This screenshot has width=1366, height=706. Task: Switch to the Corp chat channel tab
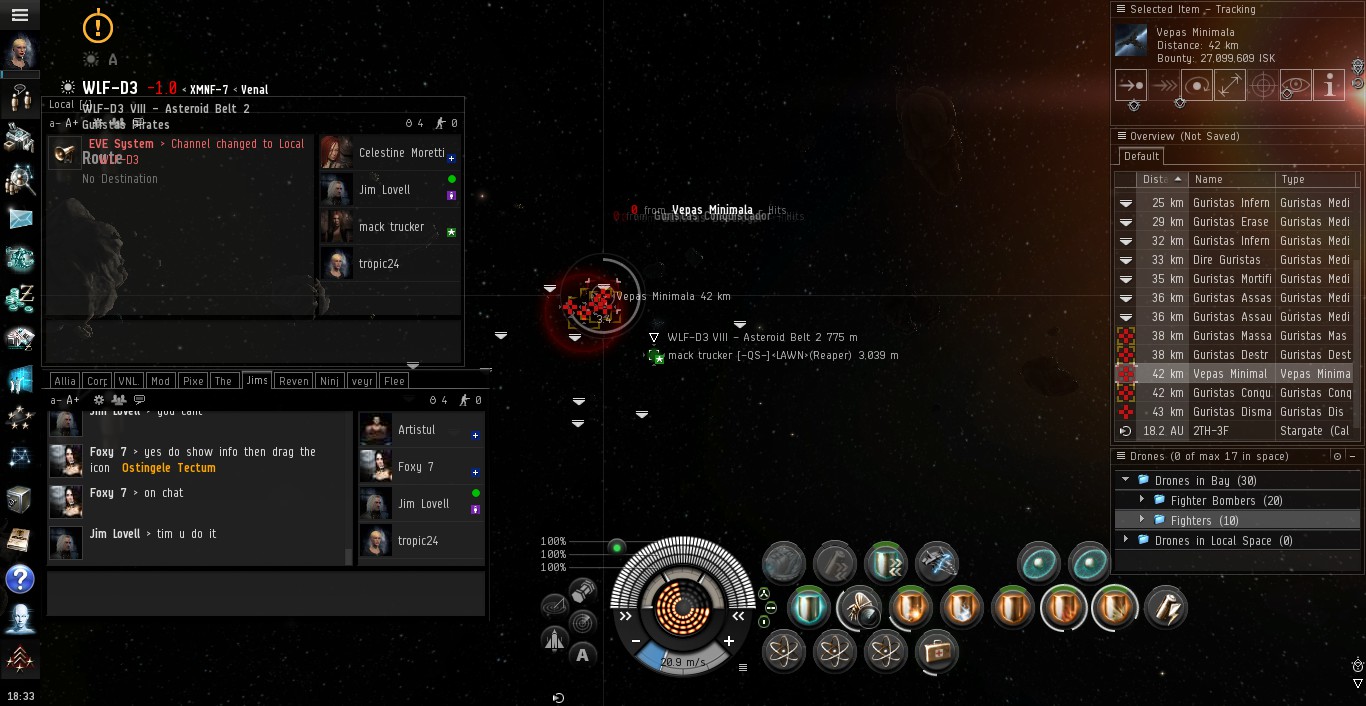coord(97,381)
